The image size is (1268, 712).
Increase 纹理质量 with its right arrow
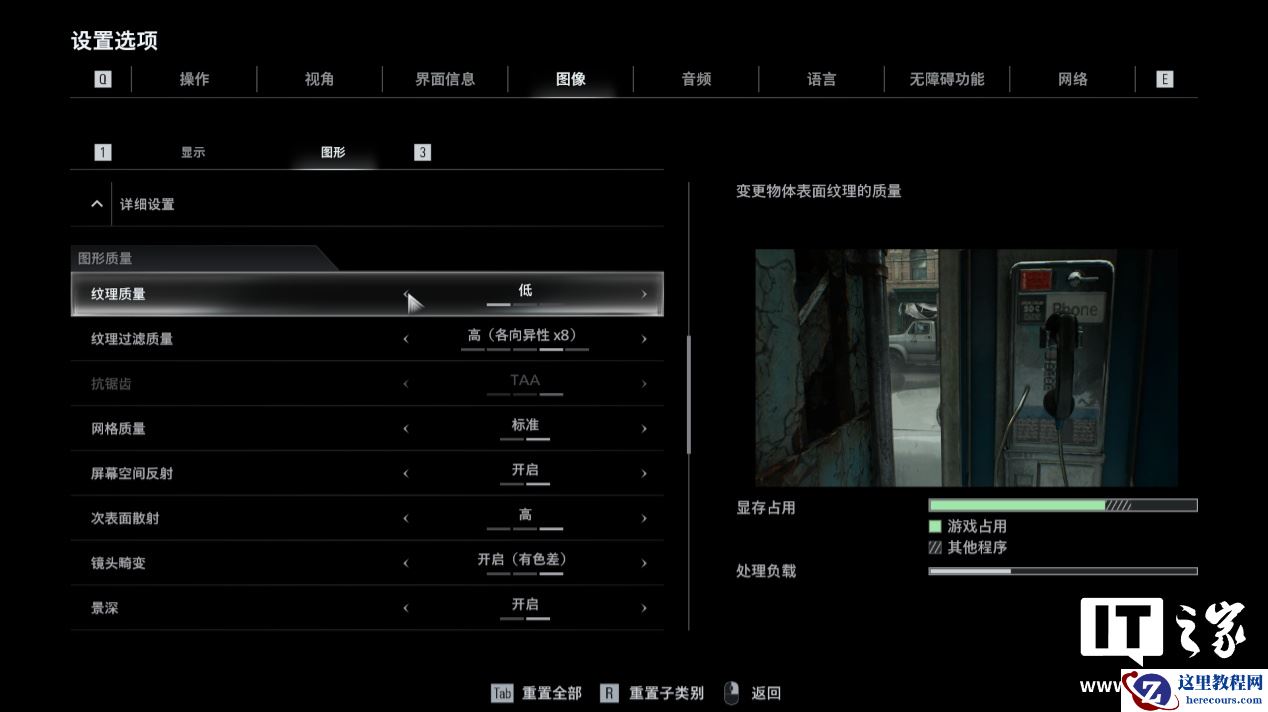pos(644,294)
